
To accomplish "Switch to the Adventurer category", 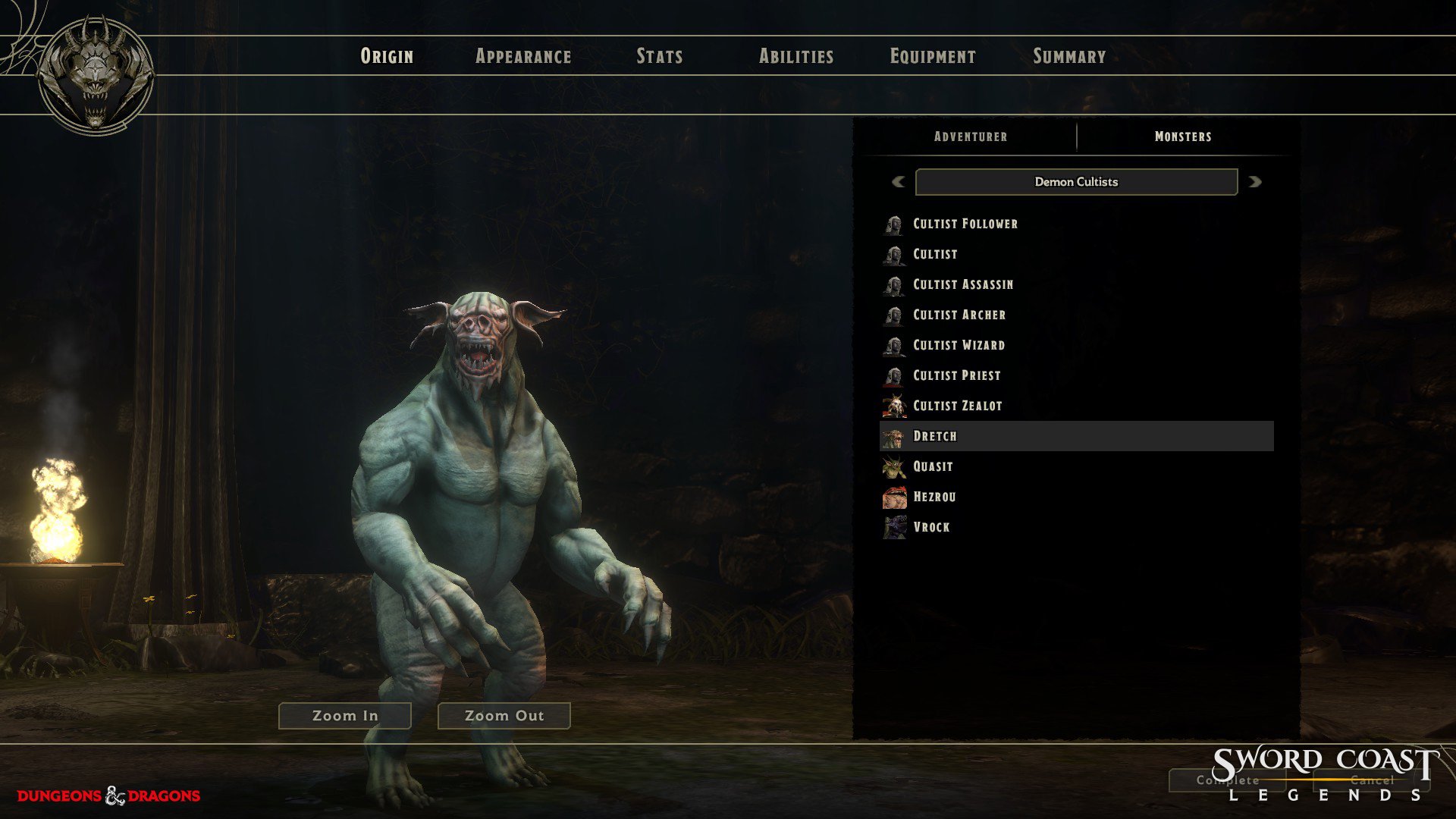I will [x=971, y=136].
